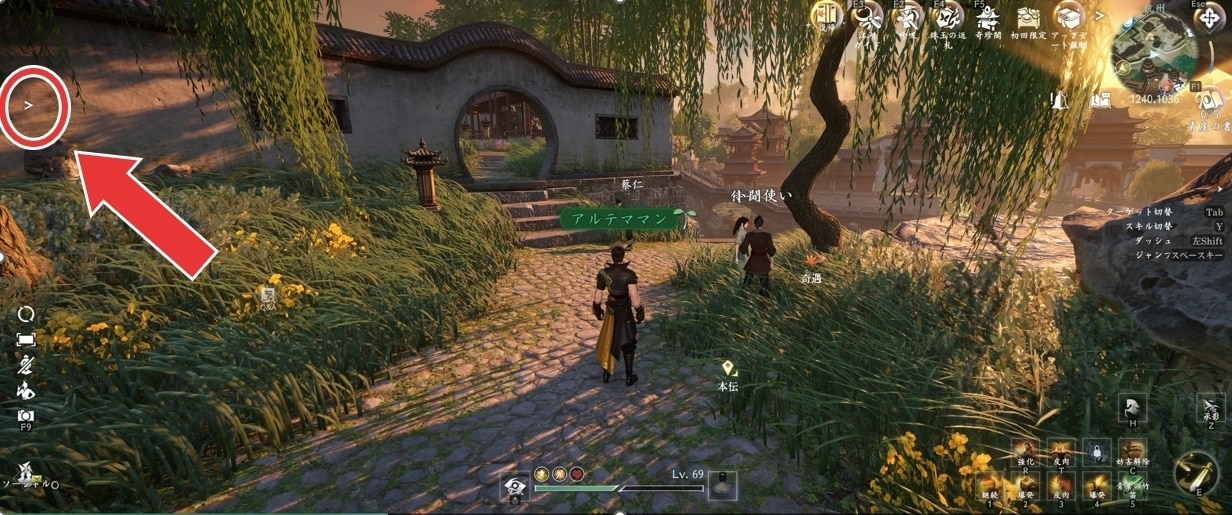Viewport: 1232px width, 515px height.
Task: Open the 奇珍閣 shop icon
Action: pos(988,17)
